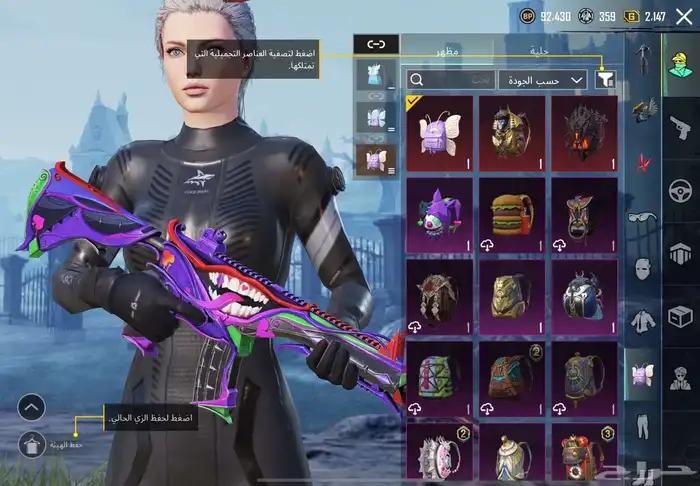Image resolution: width=700 pixels, height=486 pixels.
Task: Open the pistol weapons category
Action: click(x=680, y=127)
